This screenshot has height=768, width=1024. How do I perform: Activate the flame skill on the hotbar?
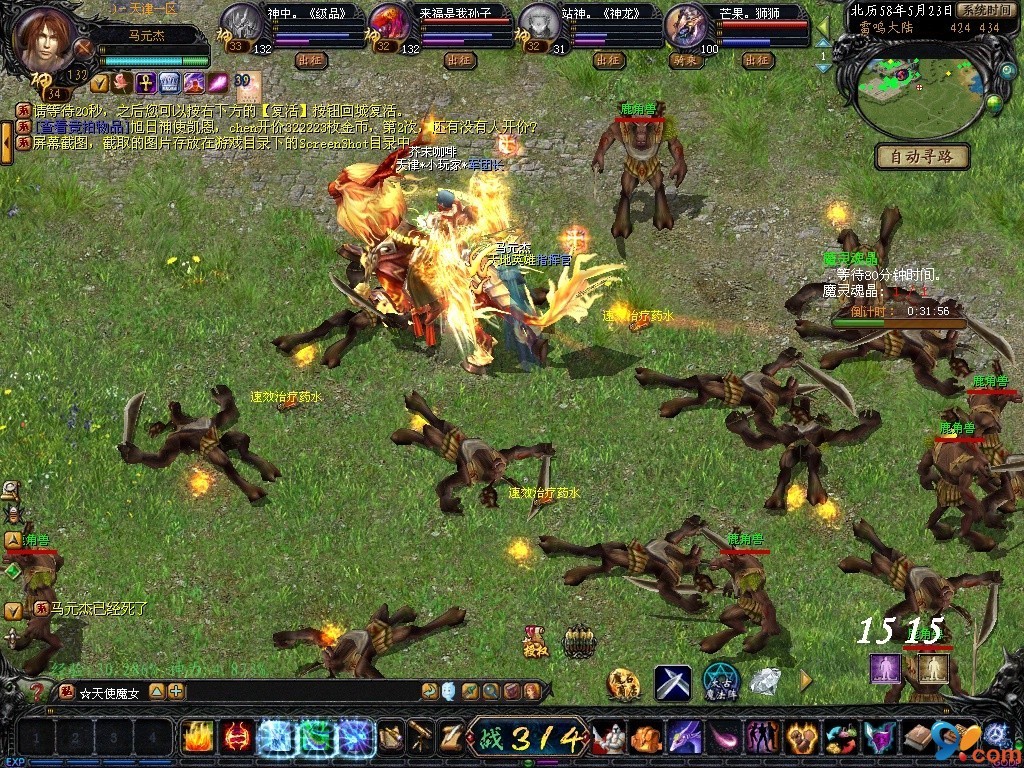pyautogui.click(x=197, y=738)
